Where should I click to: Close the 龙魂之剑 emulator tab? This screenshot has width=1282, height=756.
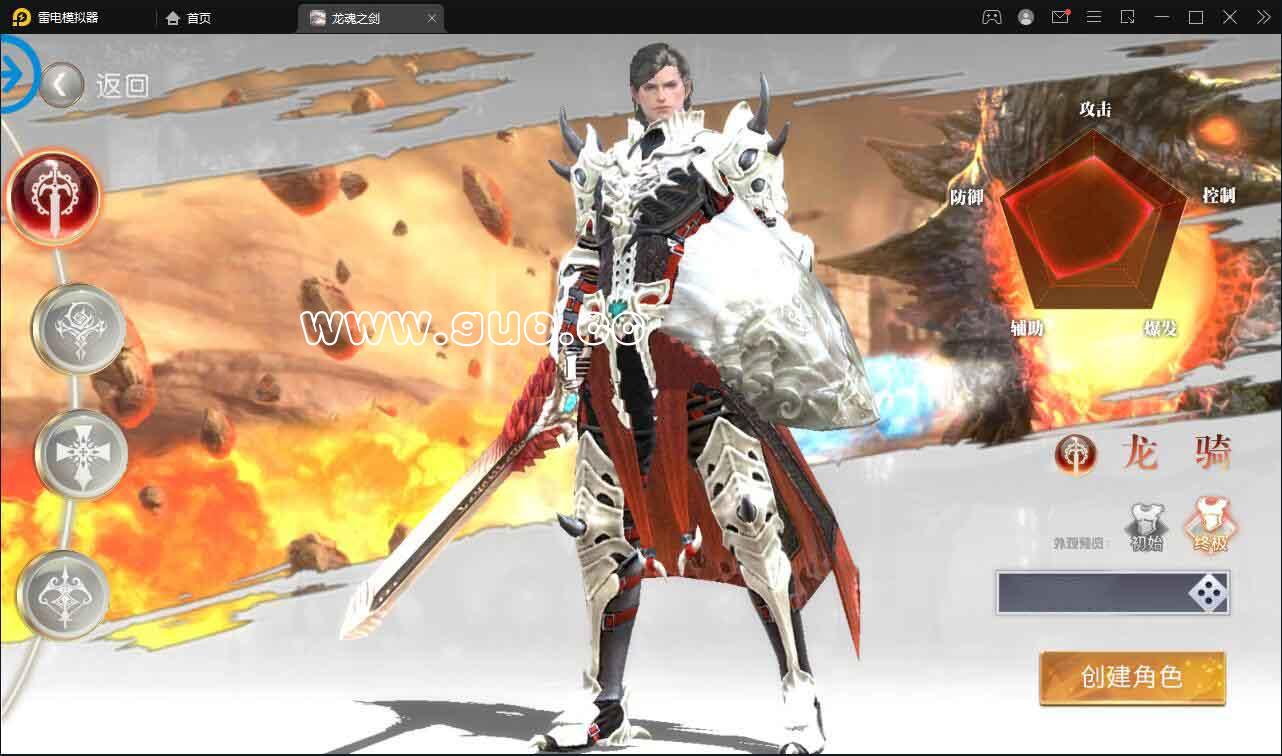click(432, 18)
